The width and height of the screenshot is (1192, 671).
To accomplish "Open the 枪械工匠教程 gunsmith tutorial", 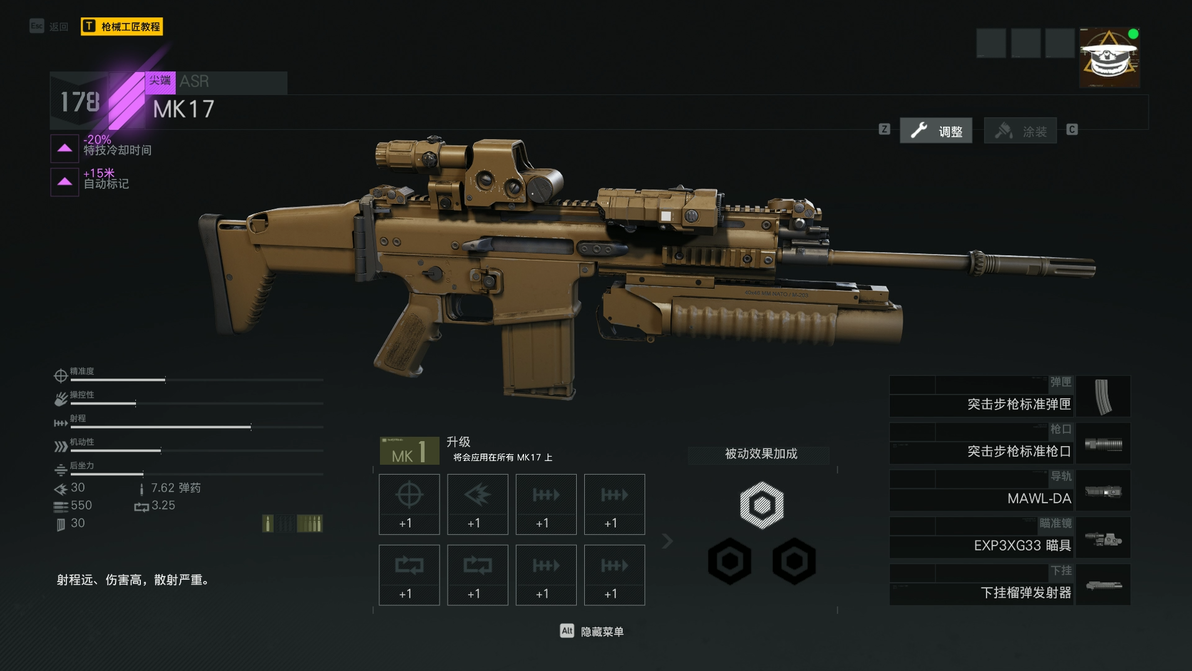I will pos(122,27).
